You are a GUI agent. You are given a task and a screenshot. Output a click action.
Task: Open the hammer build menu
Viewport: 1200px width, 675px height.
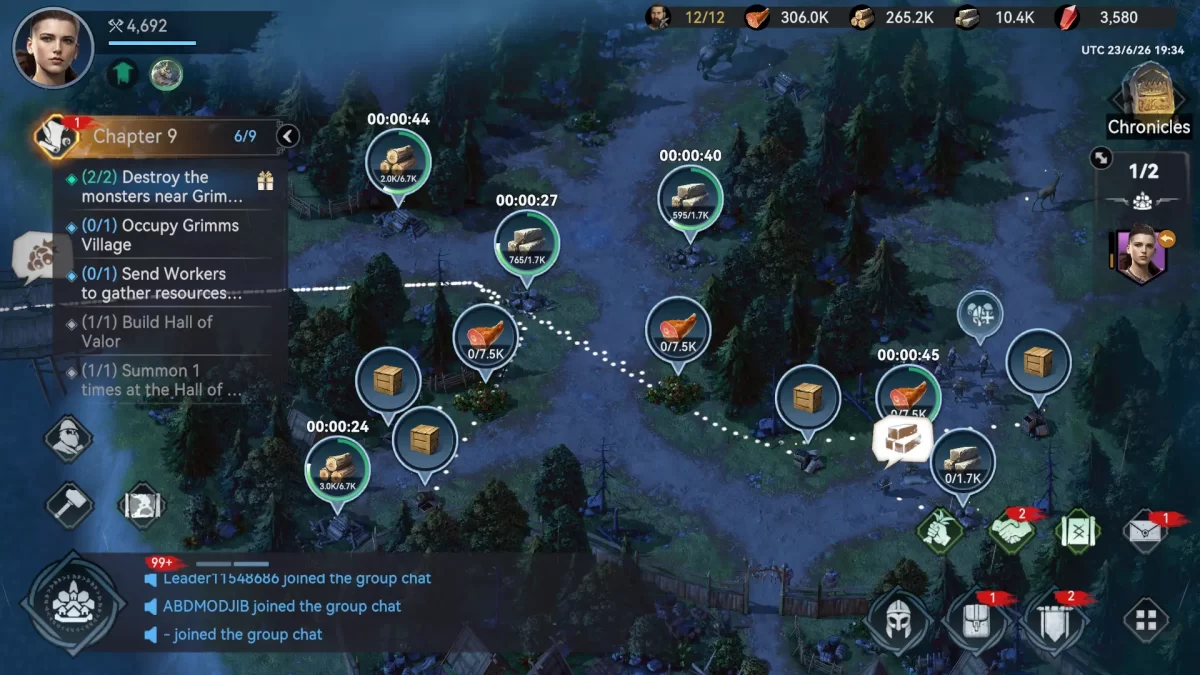click(x=69, y=503)
